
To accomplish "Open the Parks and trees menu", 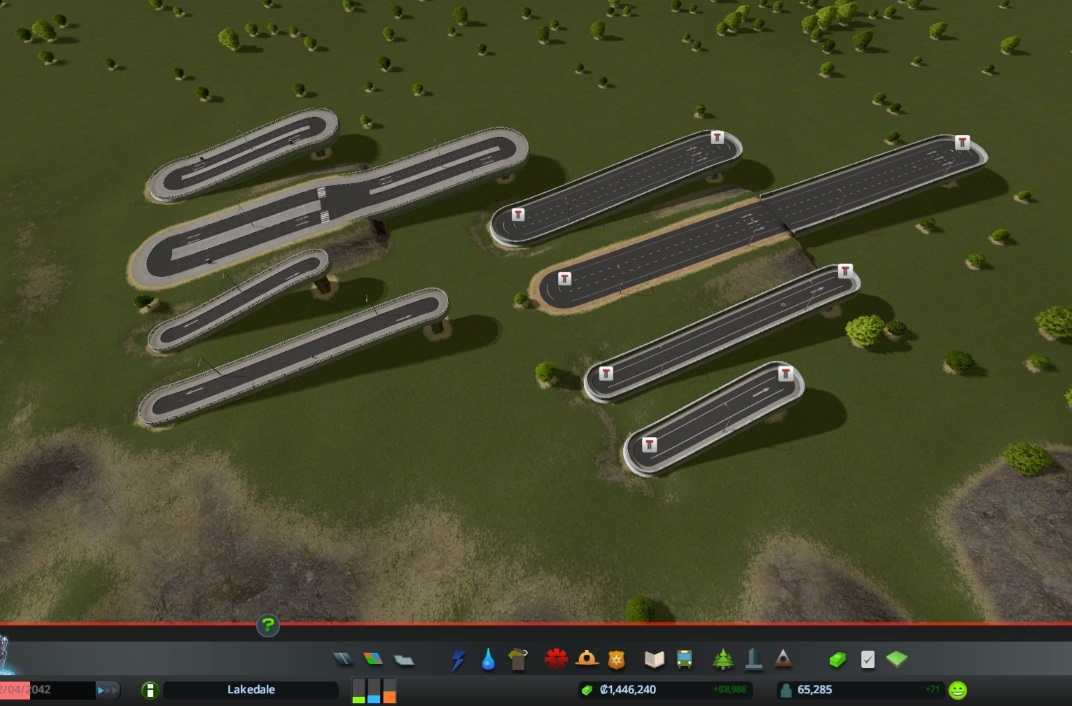I will pos(723,659).
